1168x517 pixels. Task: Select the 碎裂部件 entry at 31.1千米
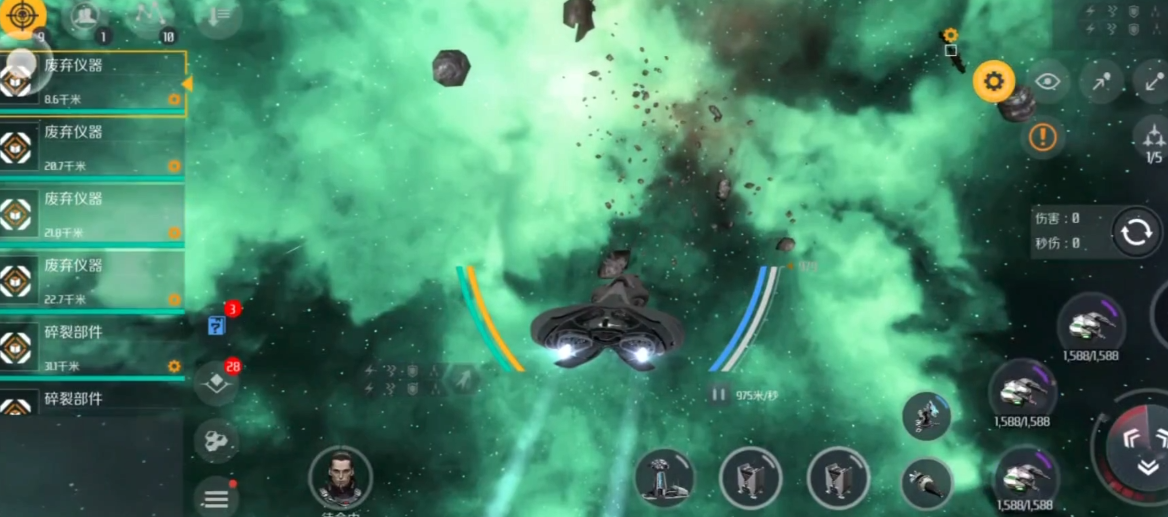[x=92, y=346]
